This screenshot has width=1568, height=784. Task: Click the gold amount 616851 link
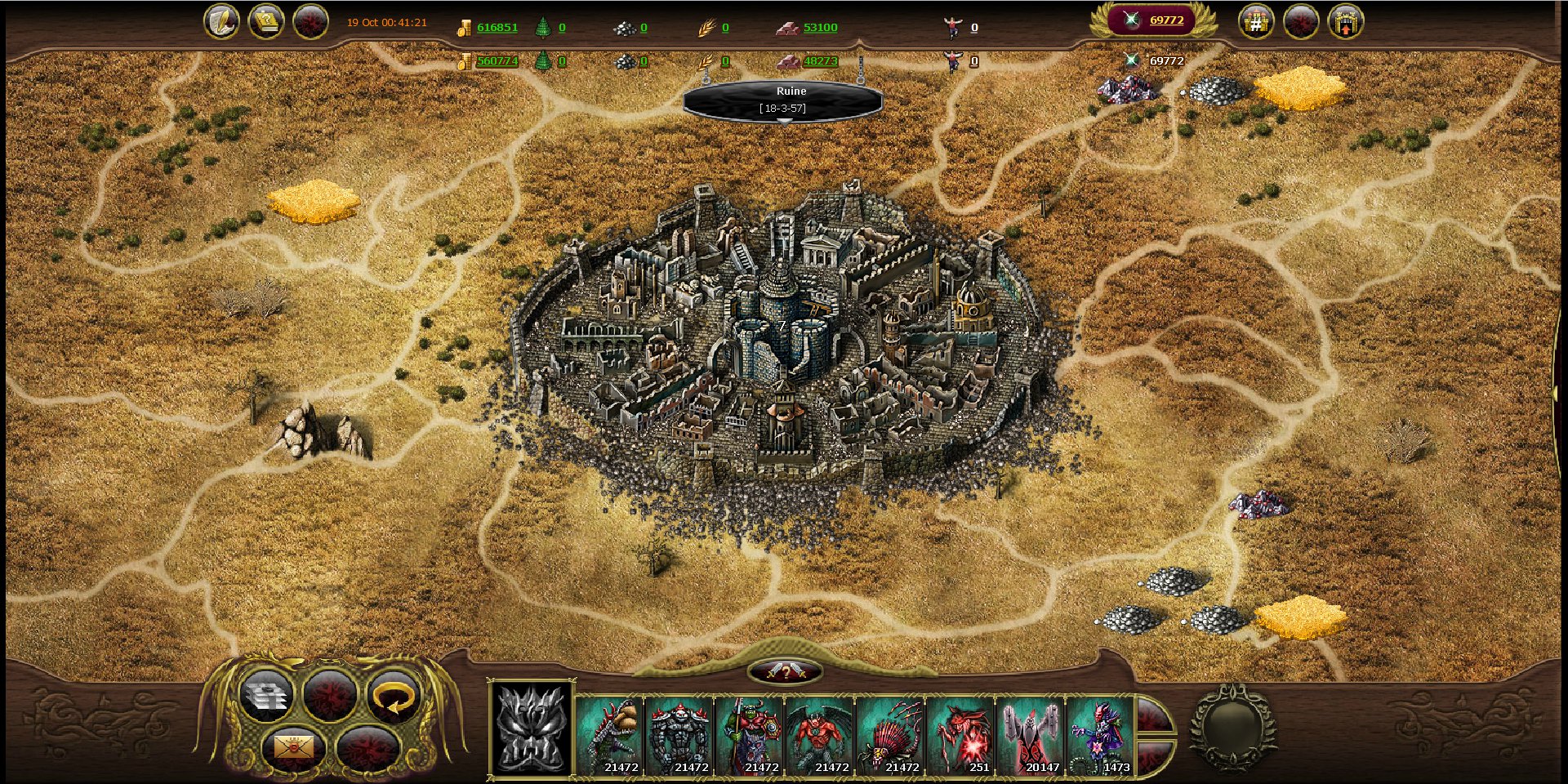[497, 27]
